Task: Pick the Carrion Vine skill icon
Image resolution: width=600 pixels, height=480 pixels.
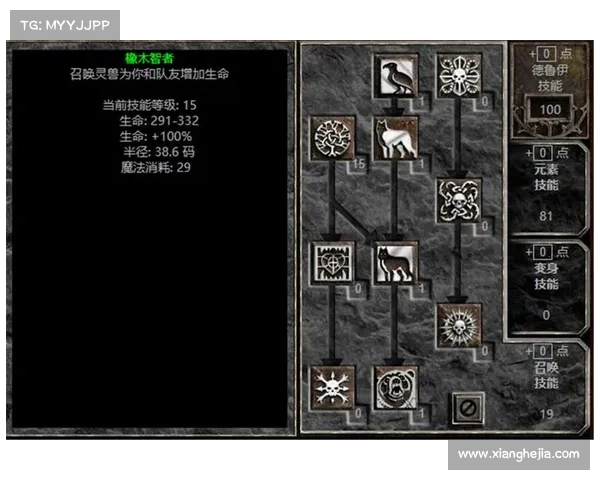Action: click(x=459, y=200)
